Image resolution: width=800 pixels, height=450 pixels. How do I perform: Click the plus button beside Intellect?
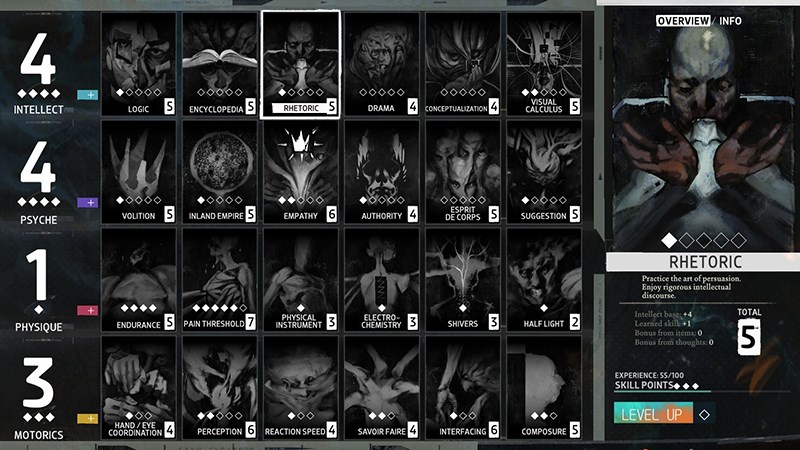click(x=87, y=95)
